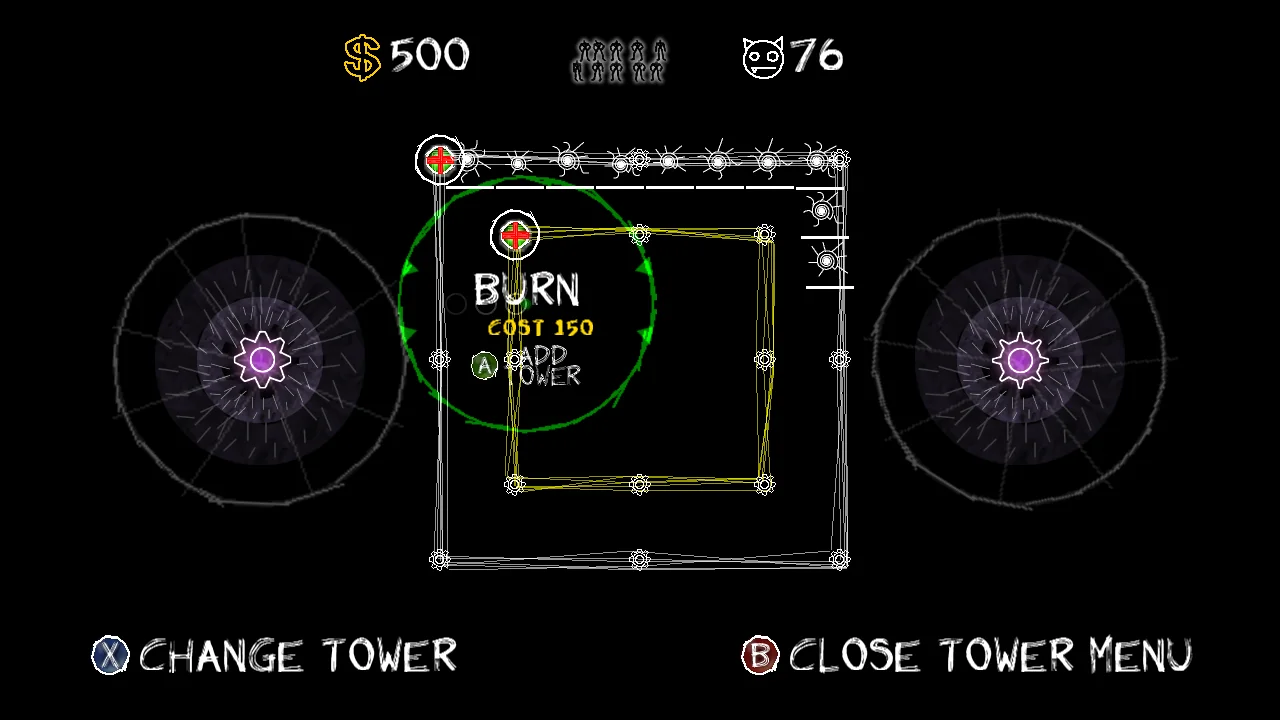Image resolution: width=1280 pixels, height=720 pixels.
Task: Click the red B gamepad button icon
Action: click(x=759, y=656)
